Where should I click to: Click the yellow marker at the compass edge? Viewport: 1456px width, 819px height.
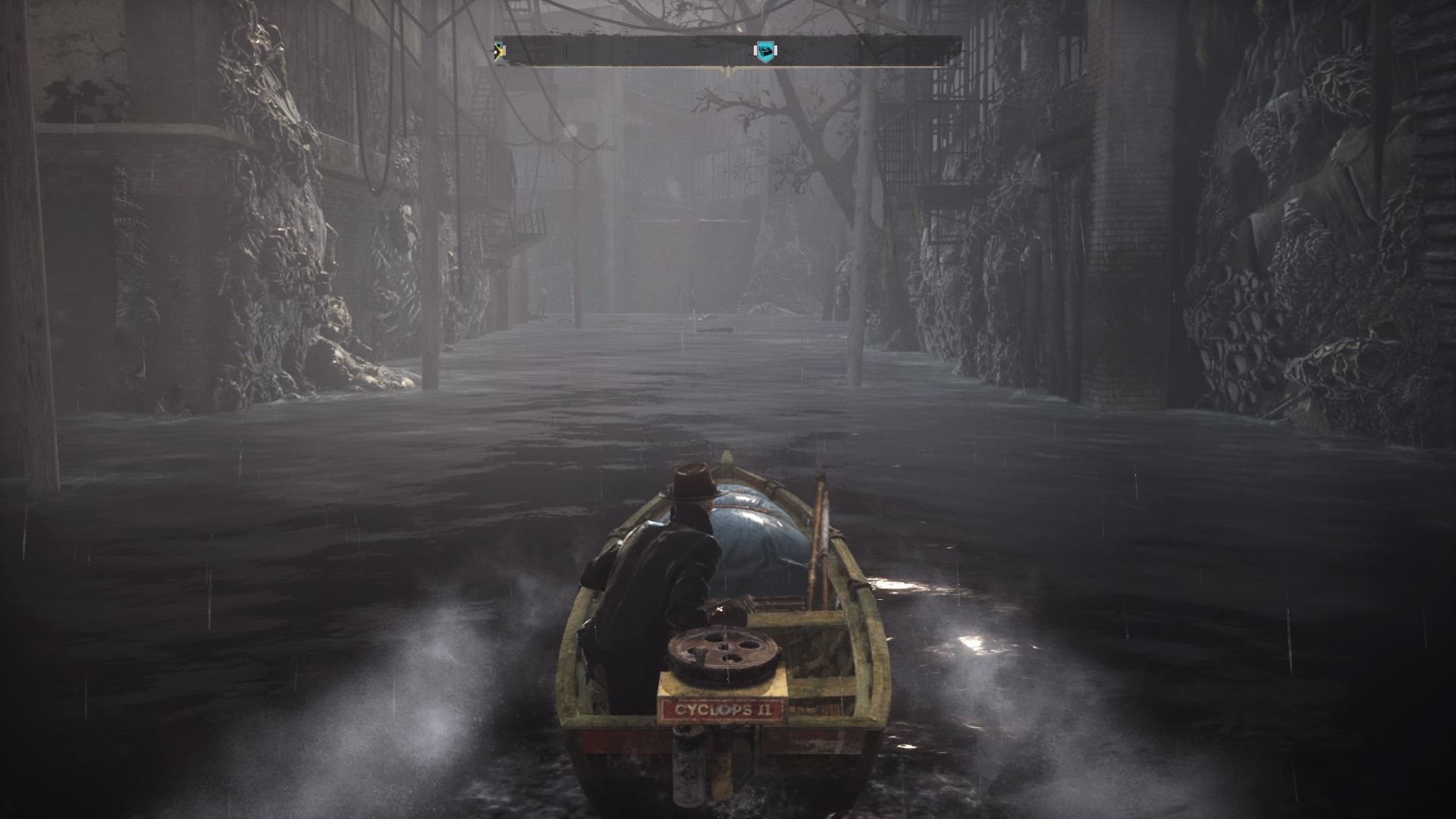click(x=499, y=52)
